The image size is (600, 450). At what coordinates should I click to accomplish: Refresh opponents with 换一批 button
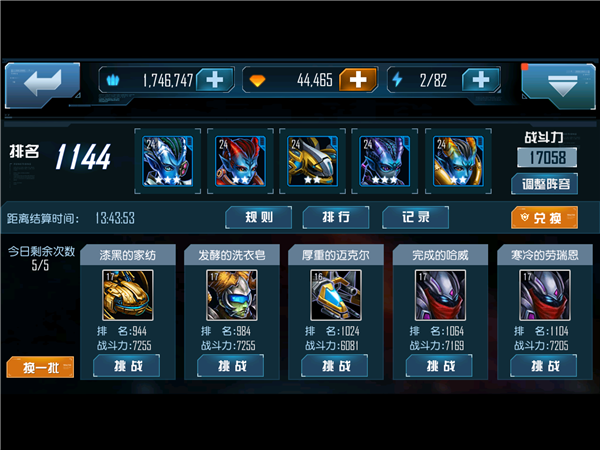click(41, 367)
